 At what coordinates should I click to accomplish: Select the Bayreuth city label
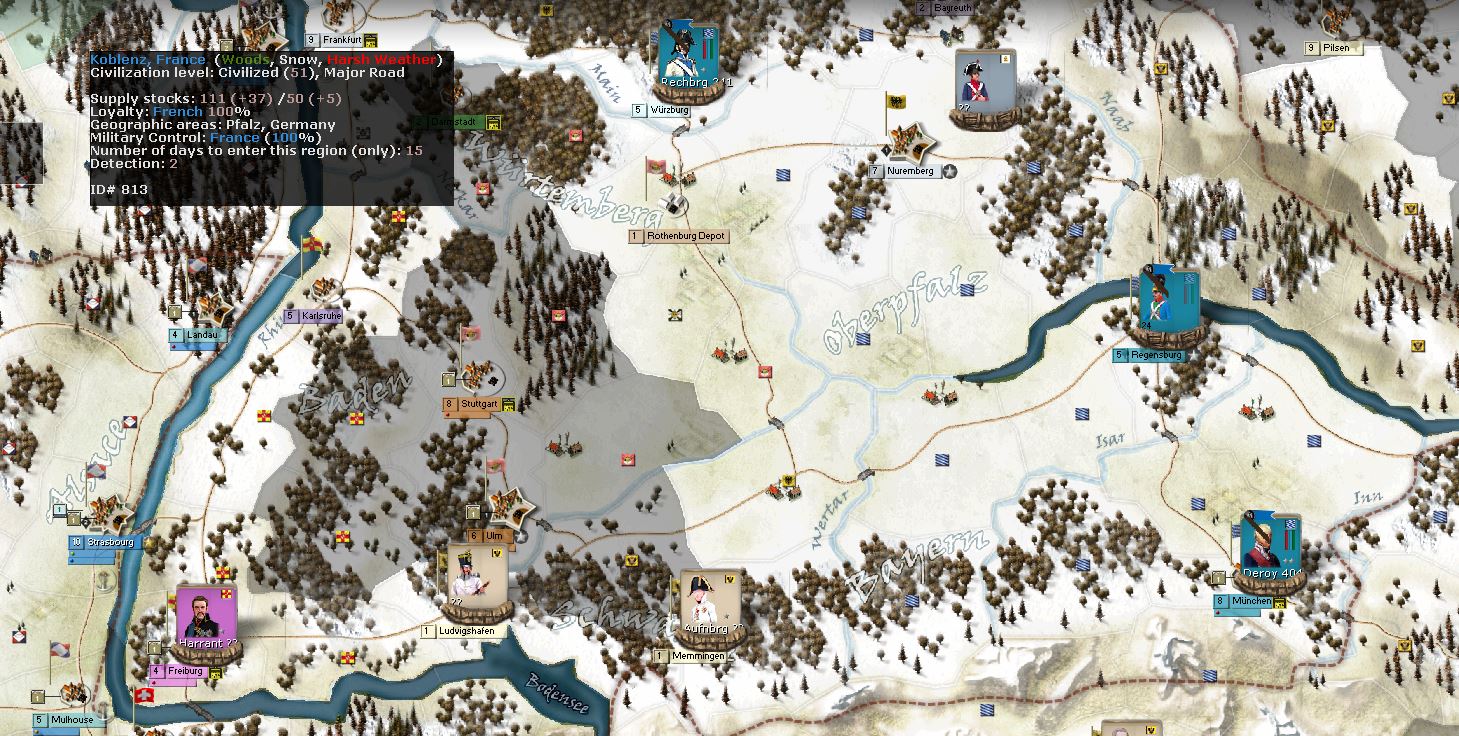point(952,8)
